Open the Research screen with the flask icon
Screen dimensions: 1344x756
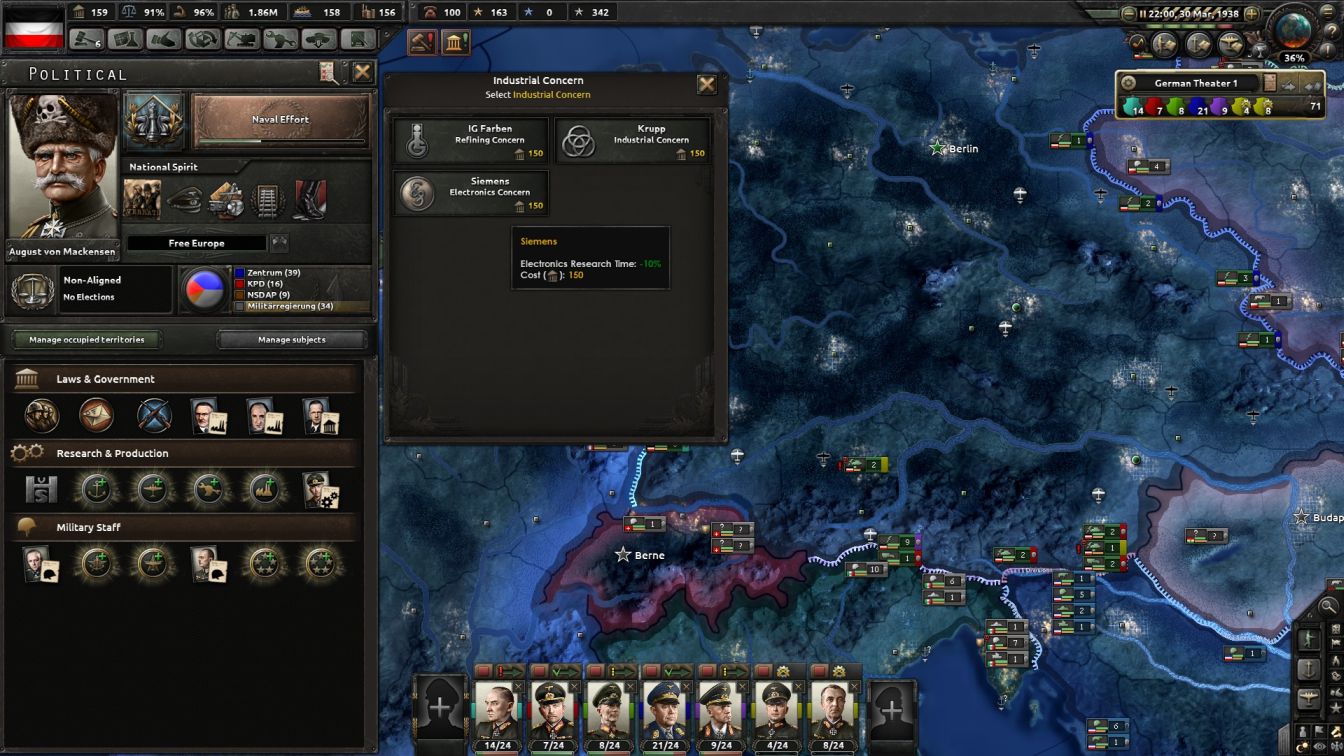124,38
